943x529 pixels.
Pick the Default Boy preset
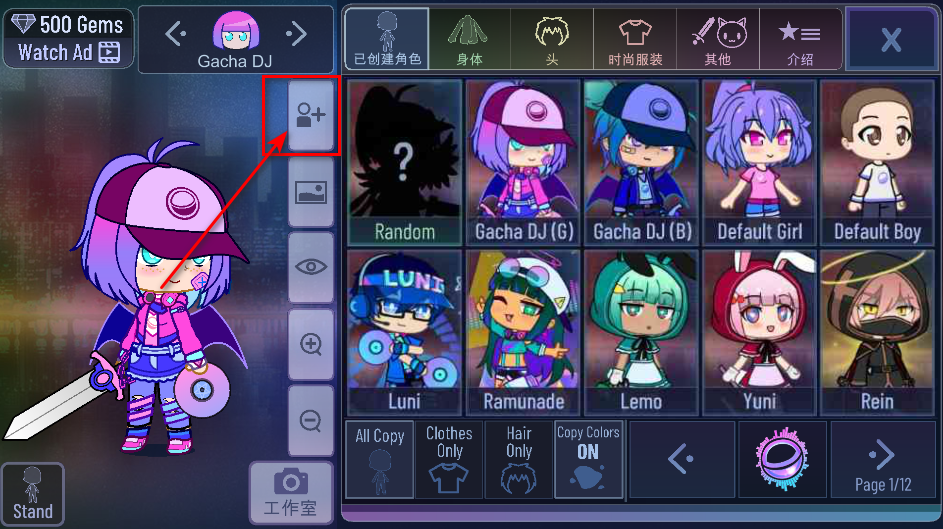coord(877,162)
